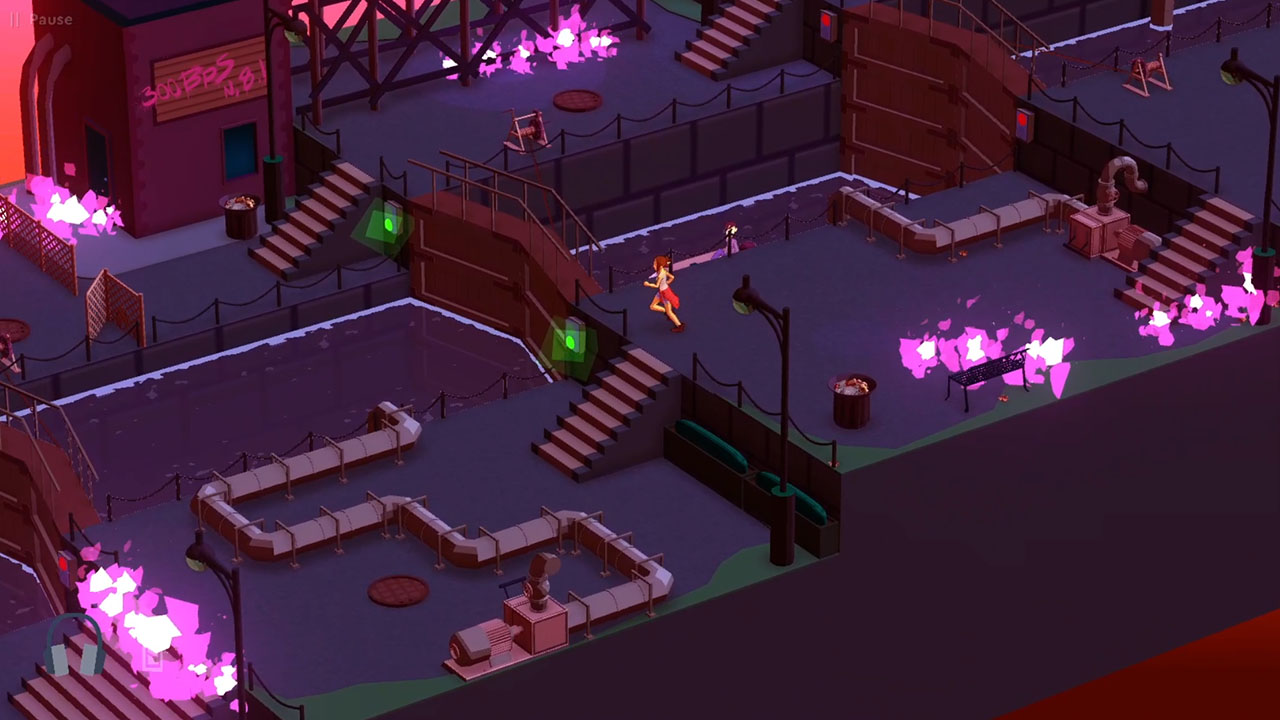The height and width of the screenshot is (720, 1280).
Task: Click the pause bars symbol before the Pause label
Action: pos(16,18)
